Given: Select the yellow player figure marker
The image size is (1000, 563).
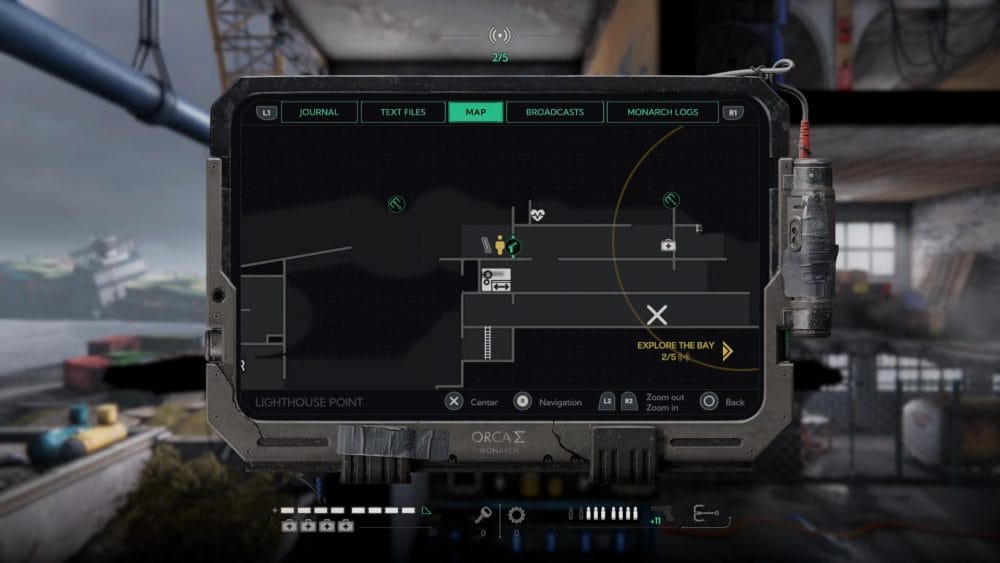Looking at the screenshot, I should tap(500, 244).
